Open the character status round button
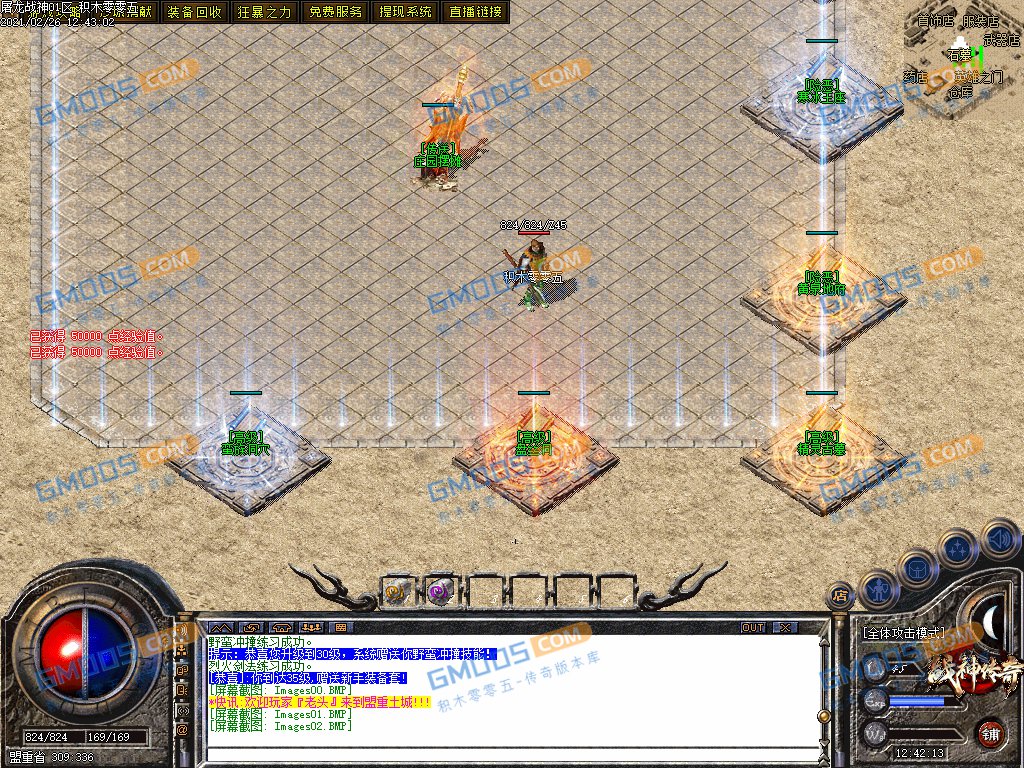The image size is (1024, 768). pos(879,590)
